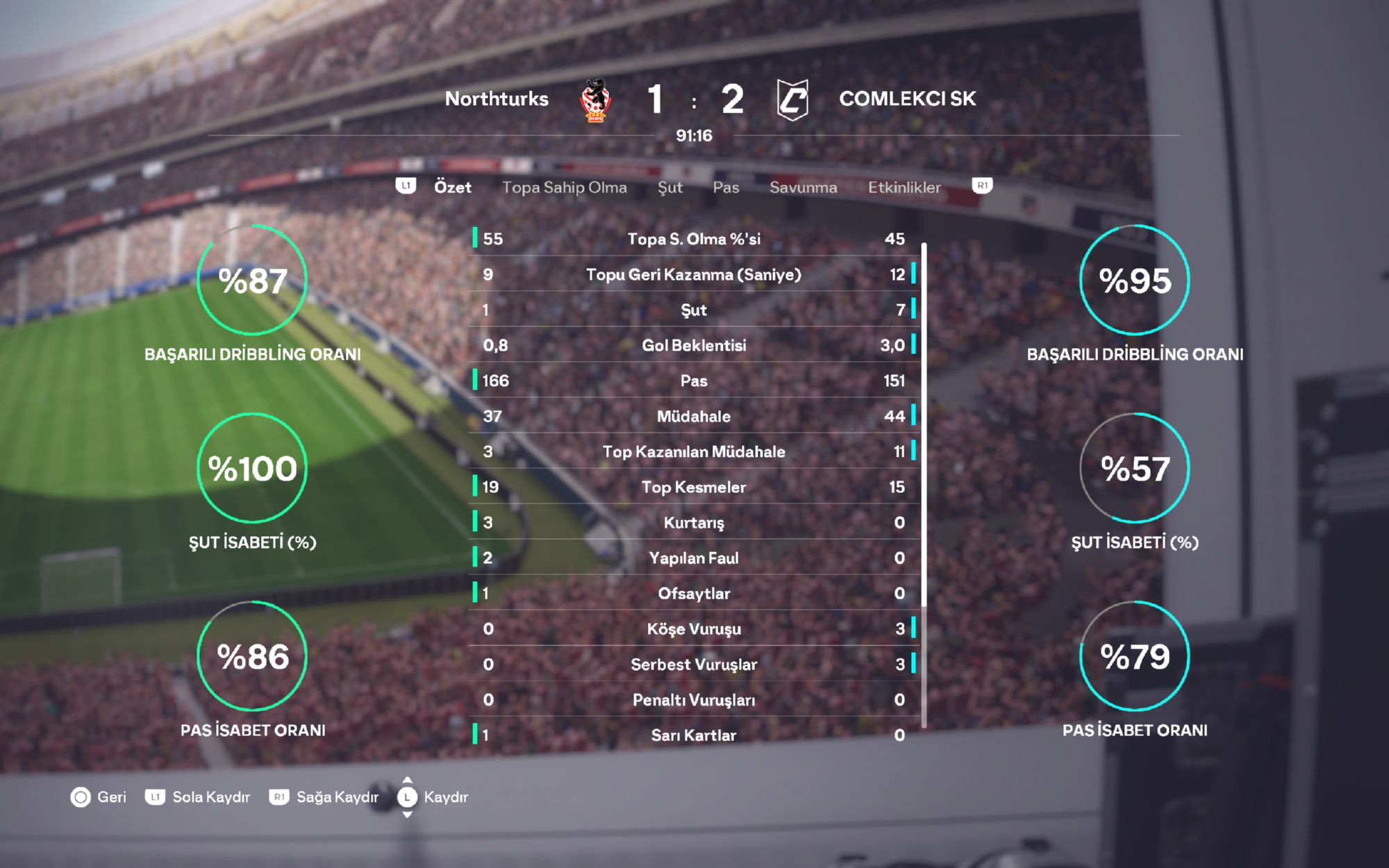Screen dimensions: 1389x868
Task: Click the stats list scrollbar
Action: 924,486
